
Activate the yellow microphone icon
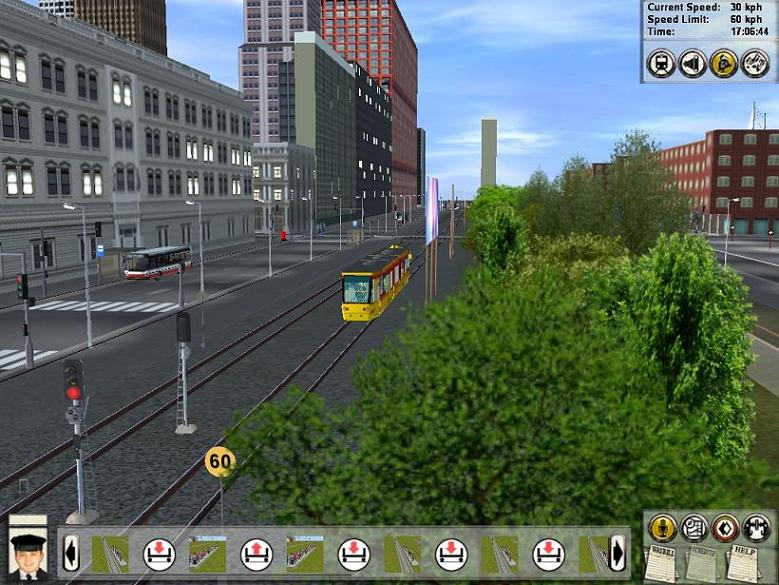coord(662,527)
